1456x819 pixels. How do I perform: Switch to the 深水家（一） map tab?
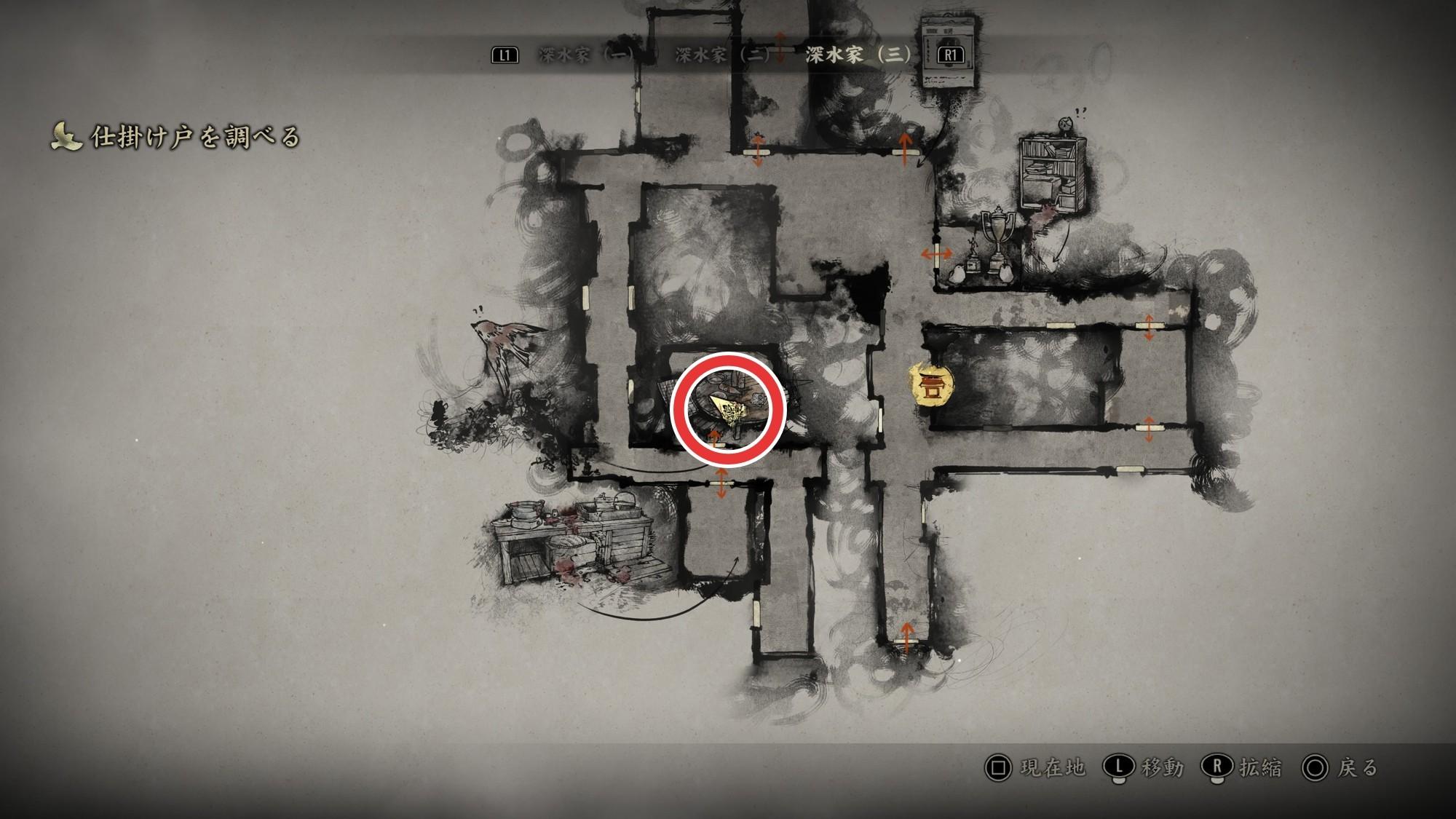pos(587,55)
